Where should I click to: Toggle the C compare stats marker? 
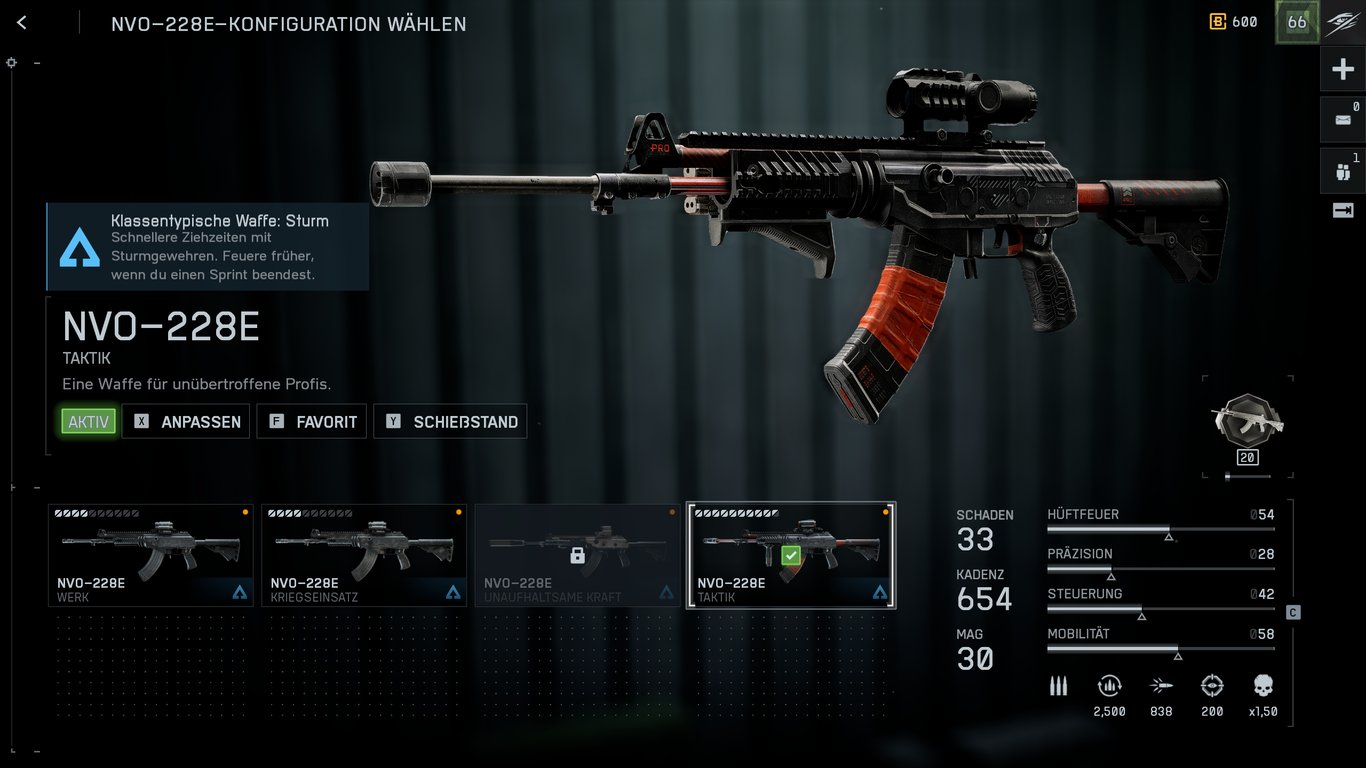1293,612
